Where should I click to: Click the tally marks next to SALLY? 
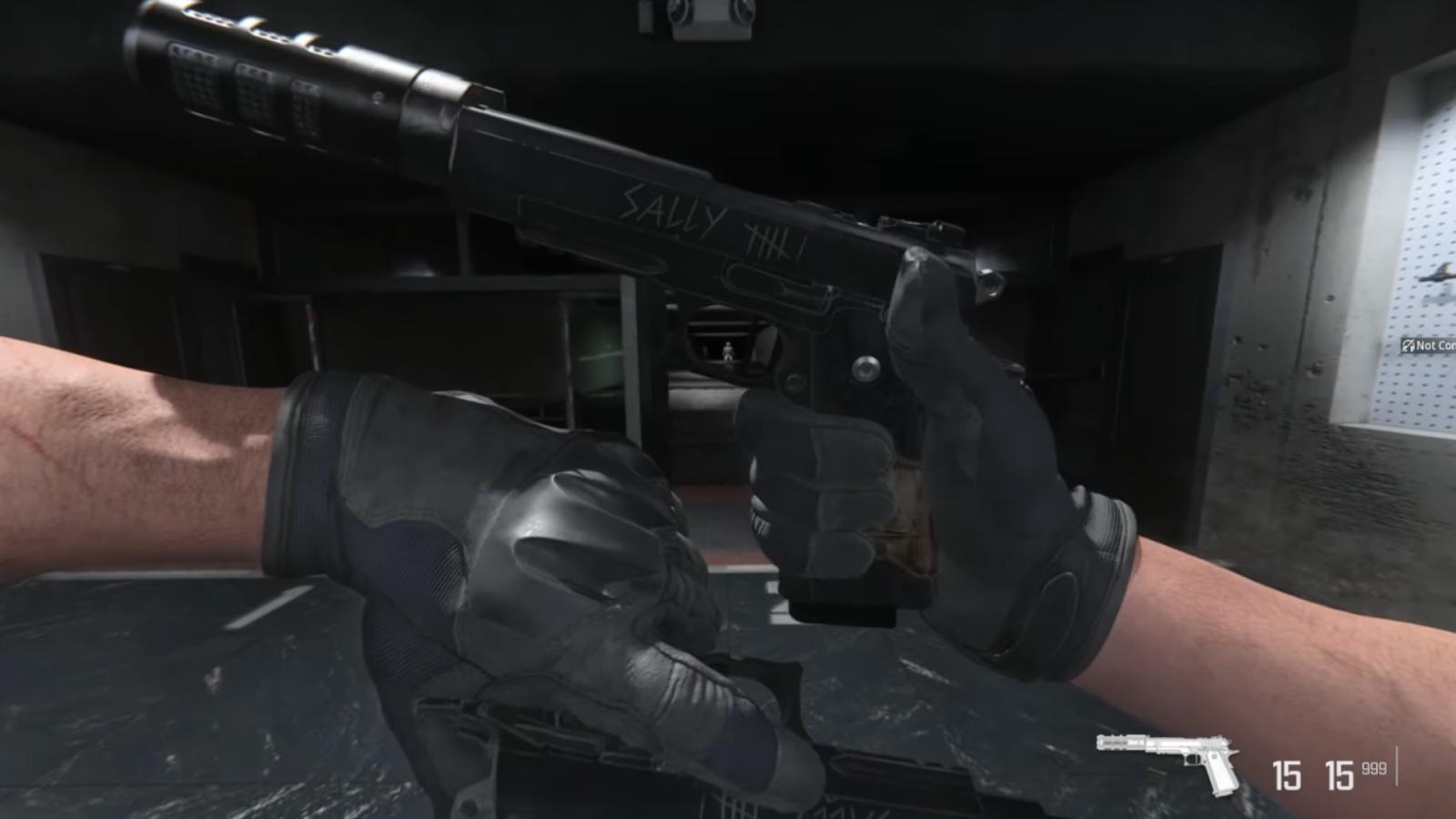[778, 238]
